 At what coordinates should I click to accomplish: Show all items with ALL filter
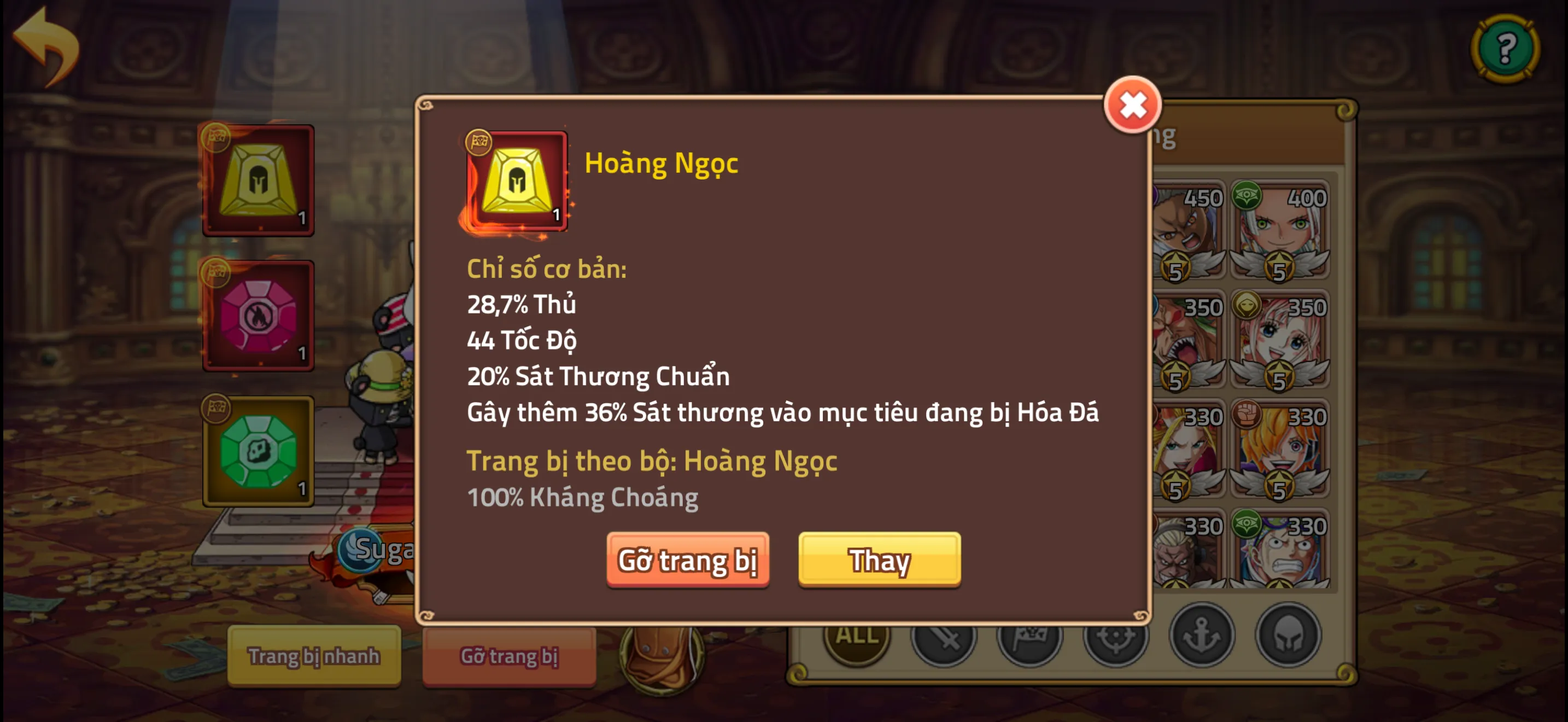[x=856, y=636]
